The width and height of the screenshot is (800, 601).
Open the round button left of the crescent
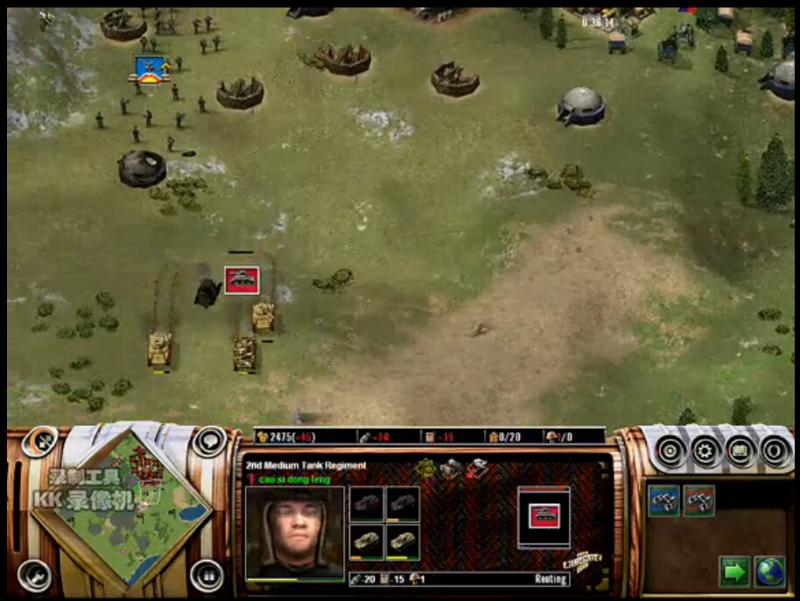pos(741,451)
